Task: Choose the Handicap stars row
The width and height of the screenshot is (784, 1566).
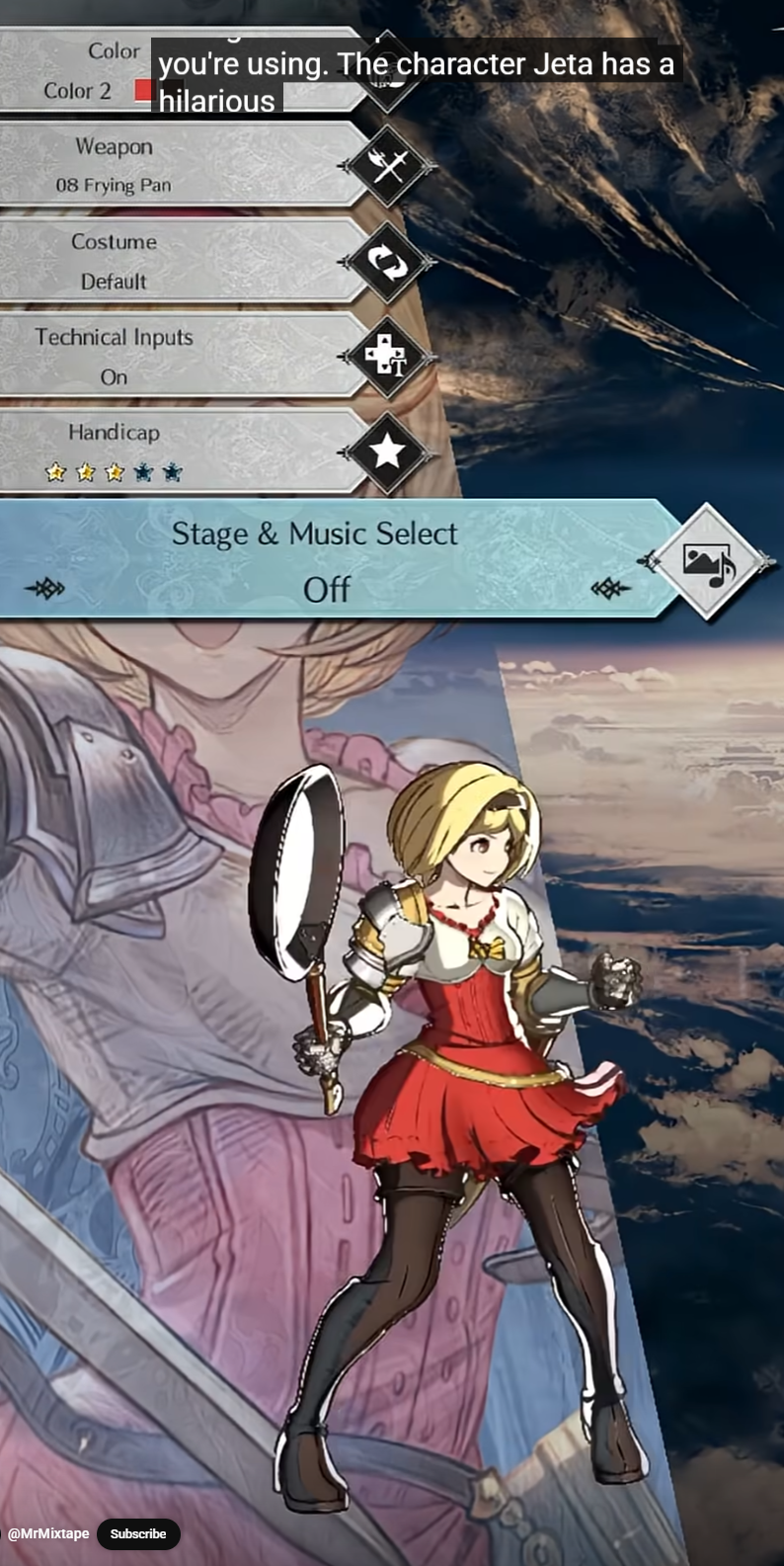Action: point(178,452)
